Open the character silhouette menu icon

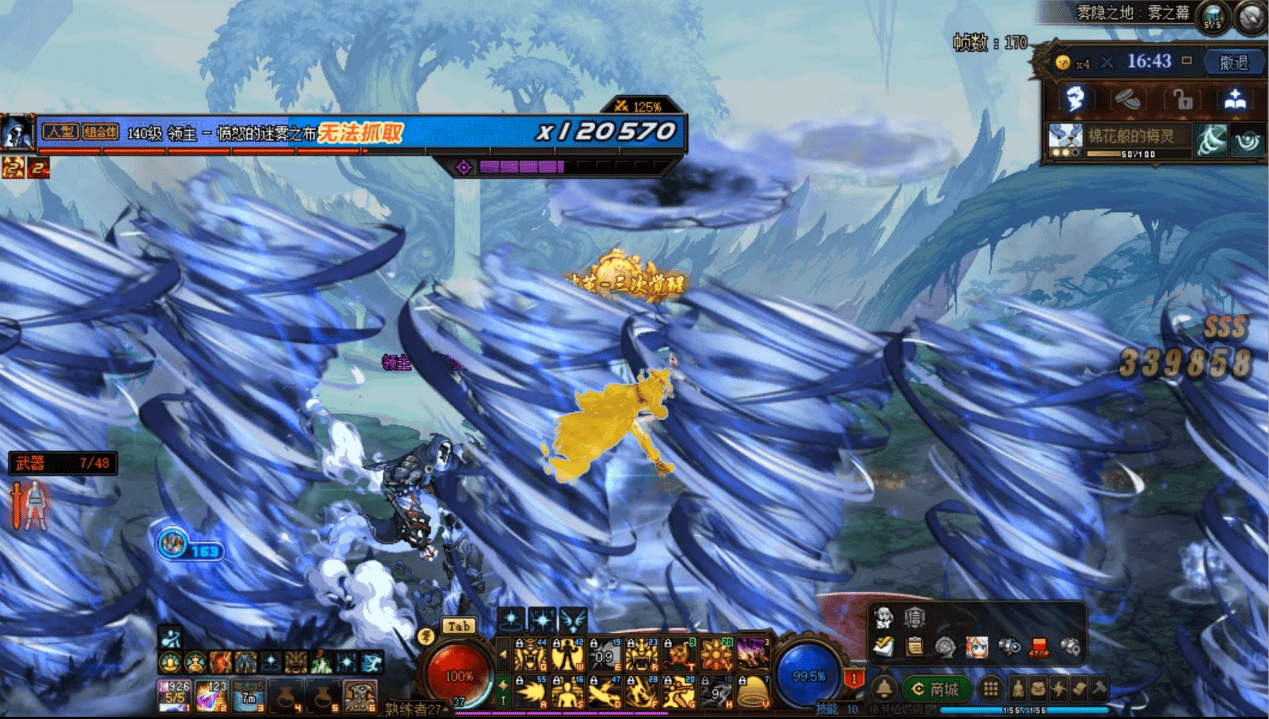(x=1018, y=688)
